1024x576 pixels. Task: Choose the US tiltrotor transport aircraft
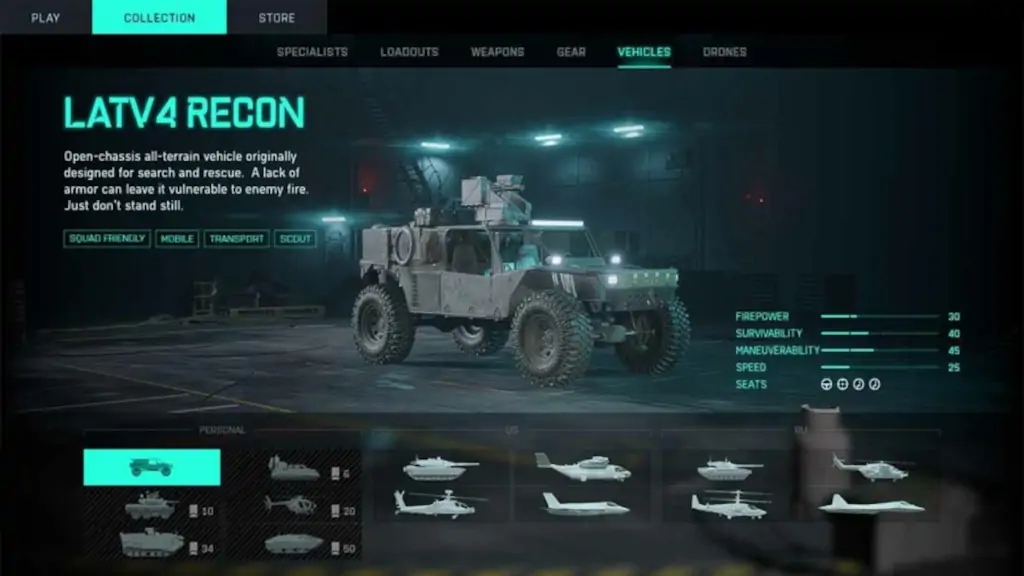(582, 467)
